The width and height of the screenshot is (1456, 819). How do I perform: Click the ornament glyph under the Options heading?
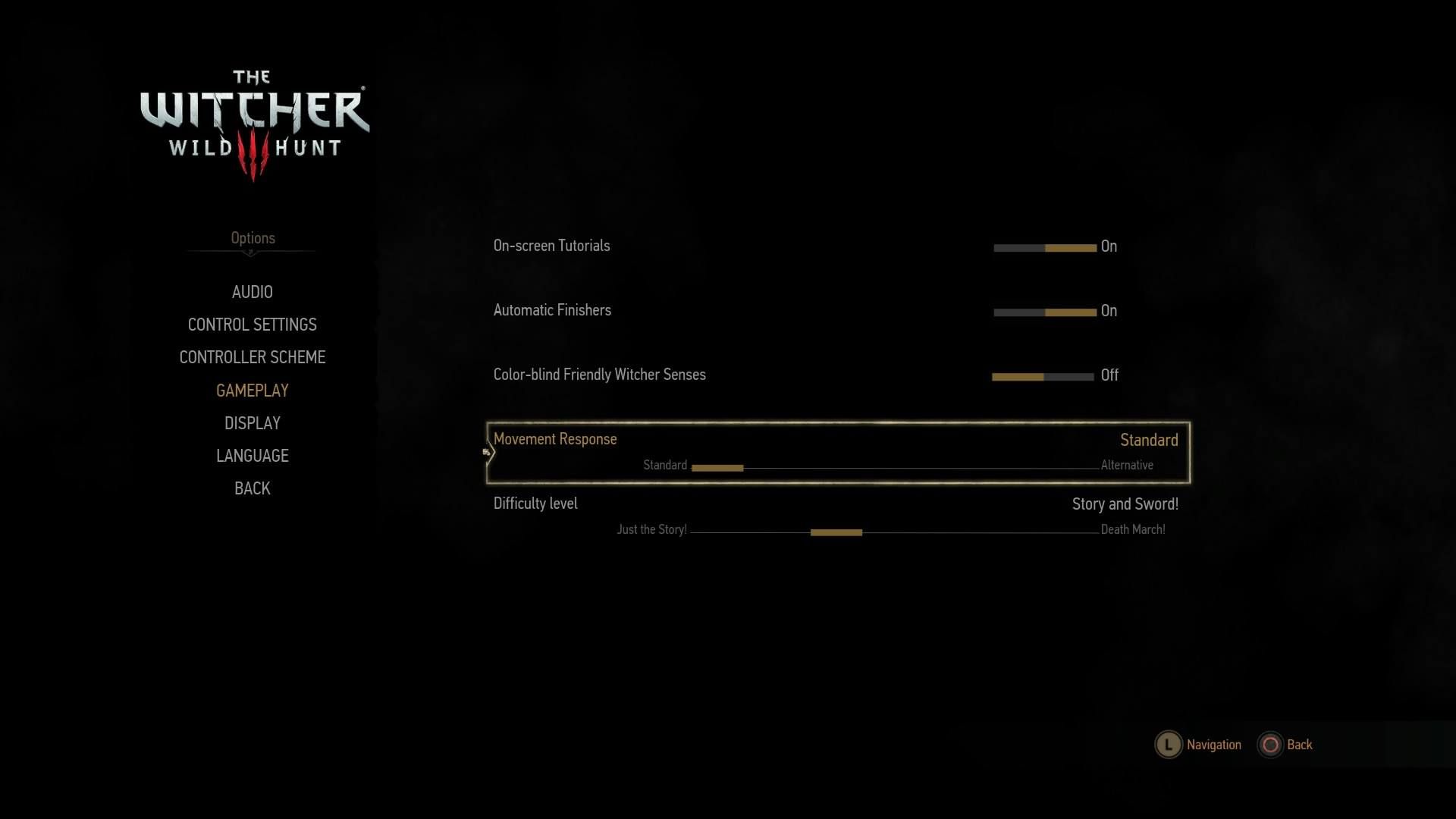click(252, 253)
